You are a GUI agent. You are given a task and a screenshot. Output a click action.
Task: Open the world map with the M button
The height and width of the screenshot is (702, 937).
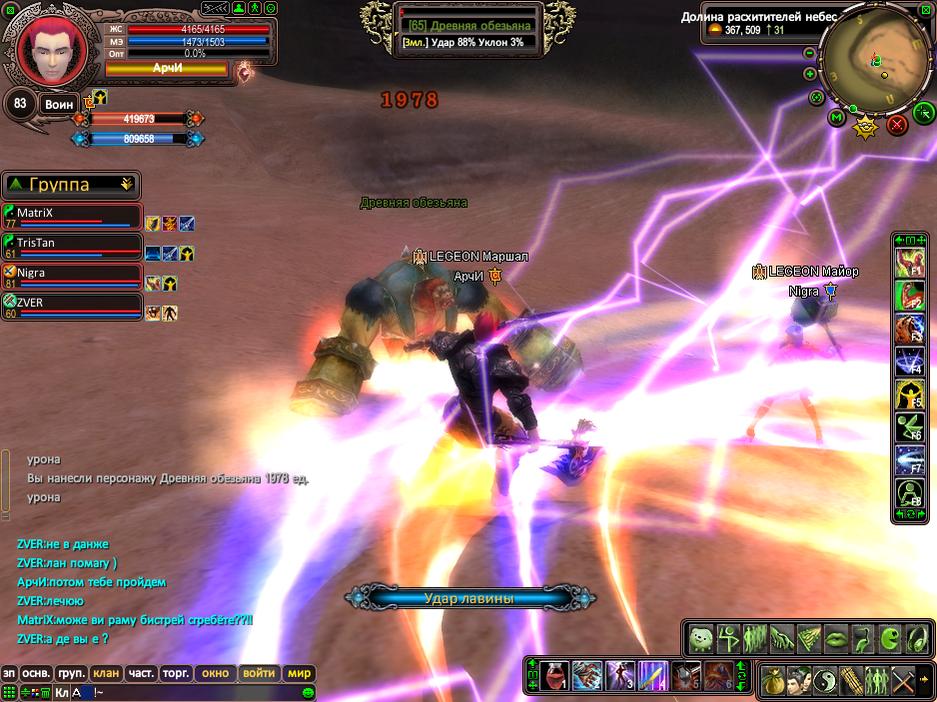click(837, 118)
